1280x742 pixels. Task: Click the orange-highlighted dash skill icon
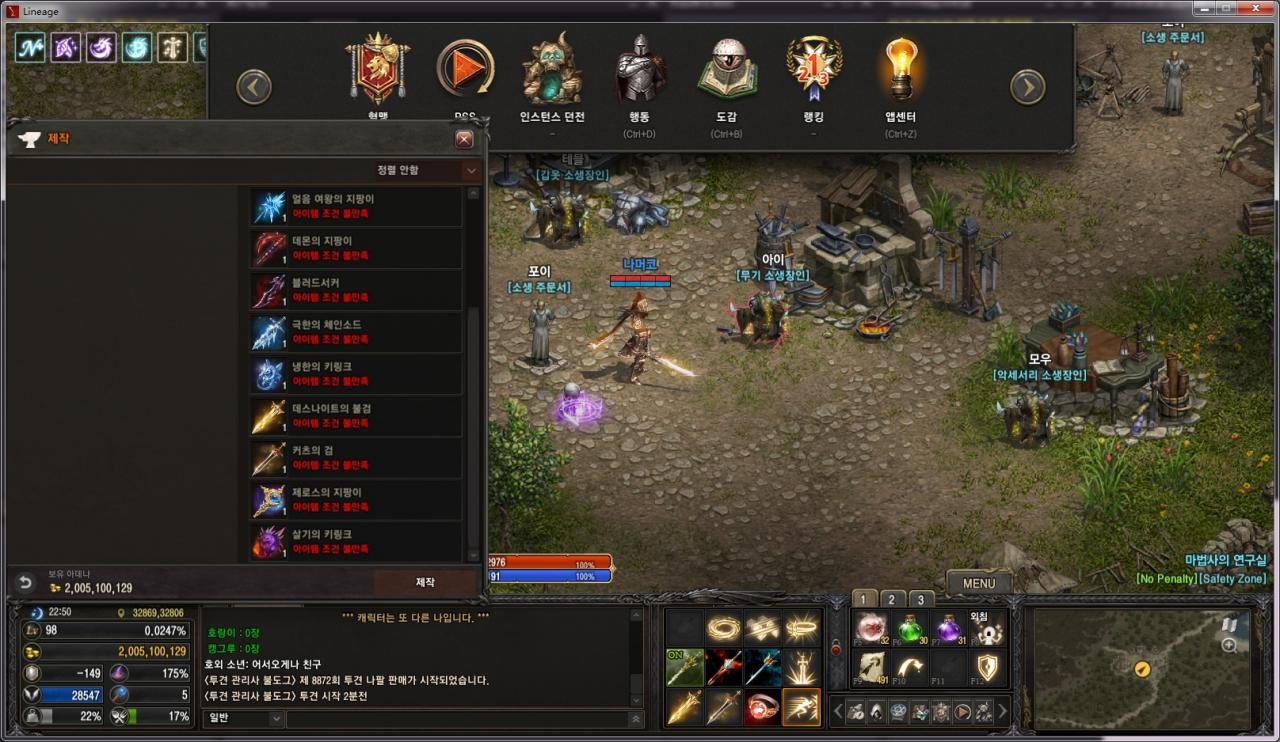tap(801, 707)
